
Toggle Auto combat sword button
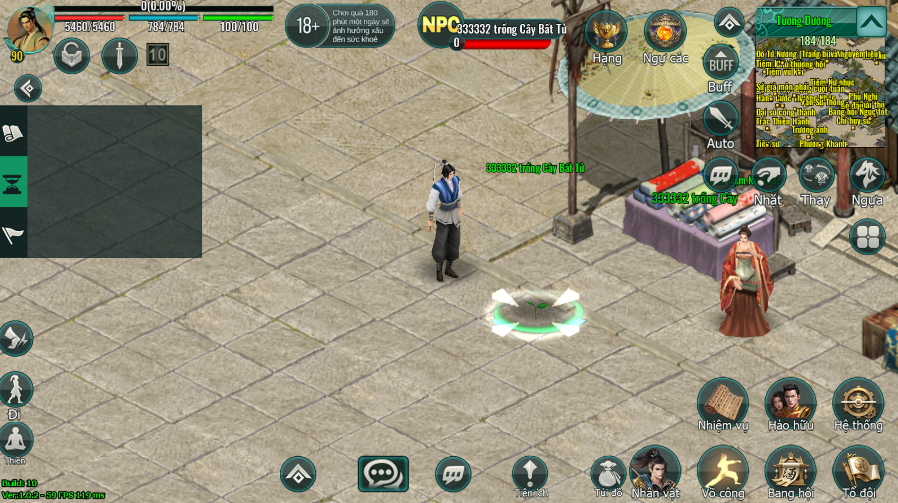720,120
